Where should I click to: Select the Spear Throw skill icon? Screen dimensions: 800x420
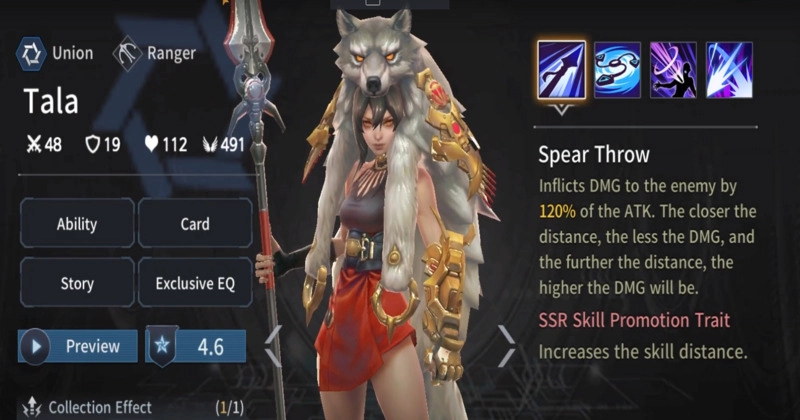coord(561,69)
